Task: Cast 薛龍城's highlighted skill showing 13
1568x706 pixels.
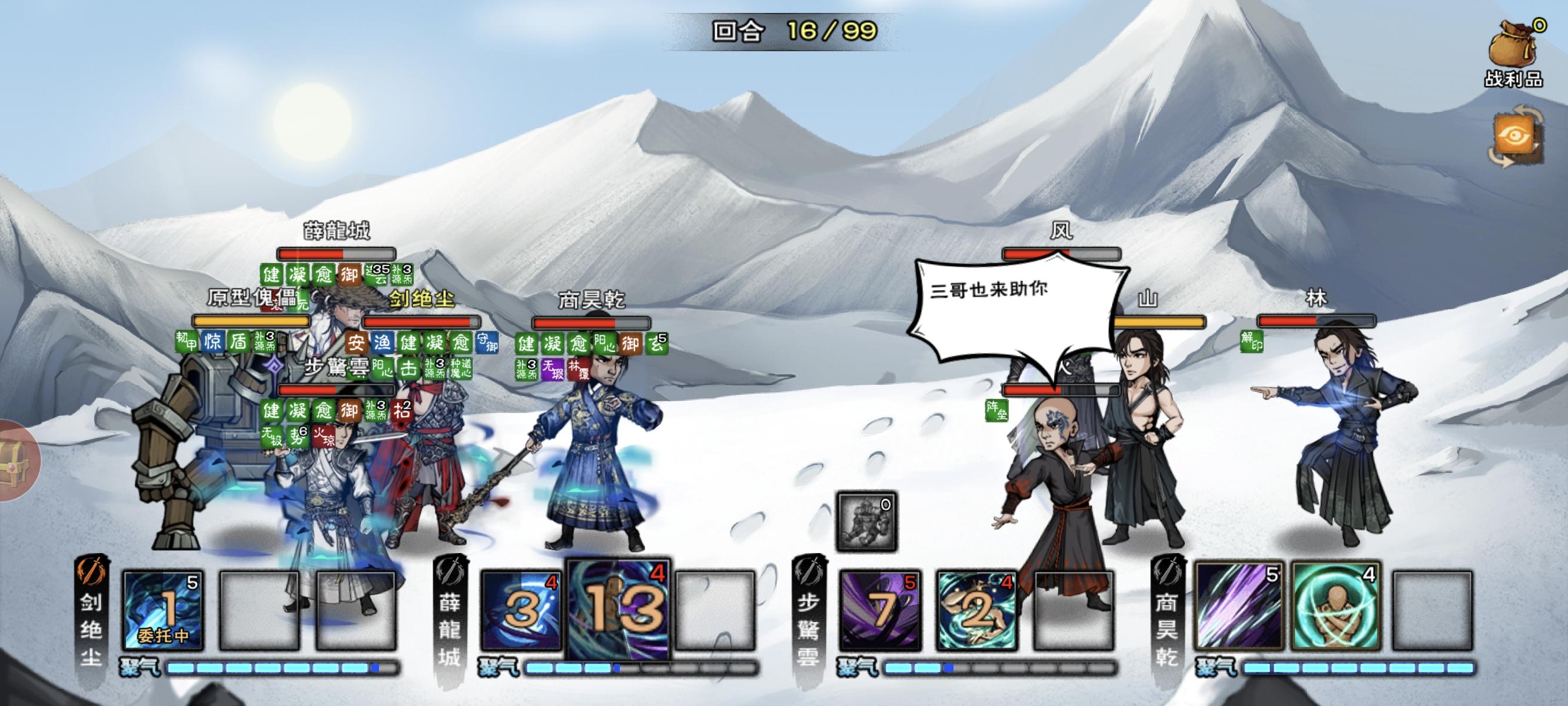Action: click(x=615, y=608)
